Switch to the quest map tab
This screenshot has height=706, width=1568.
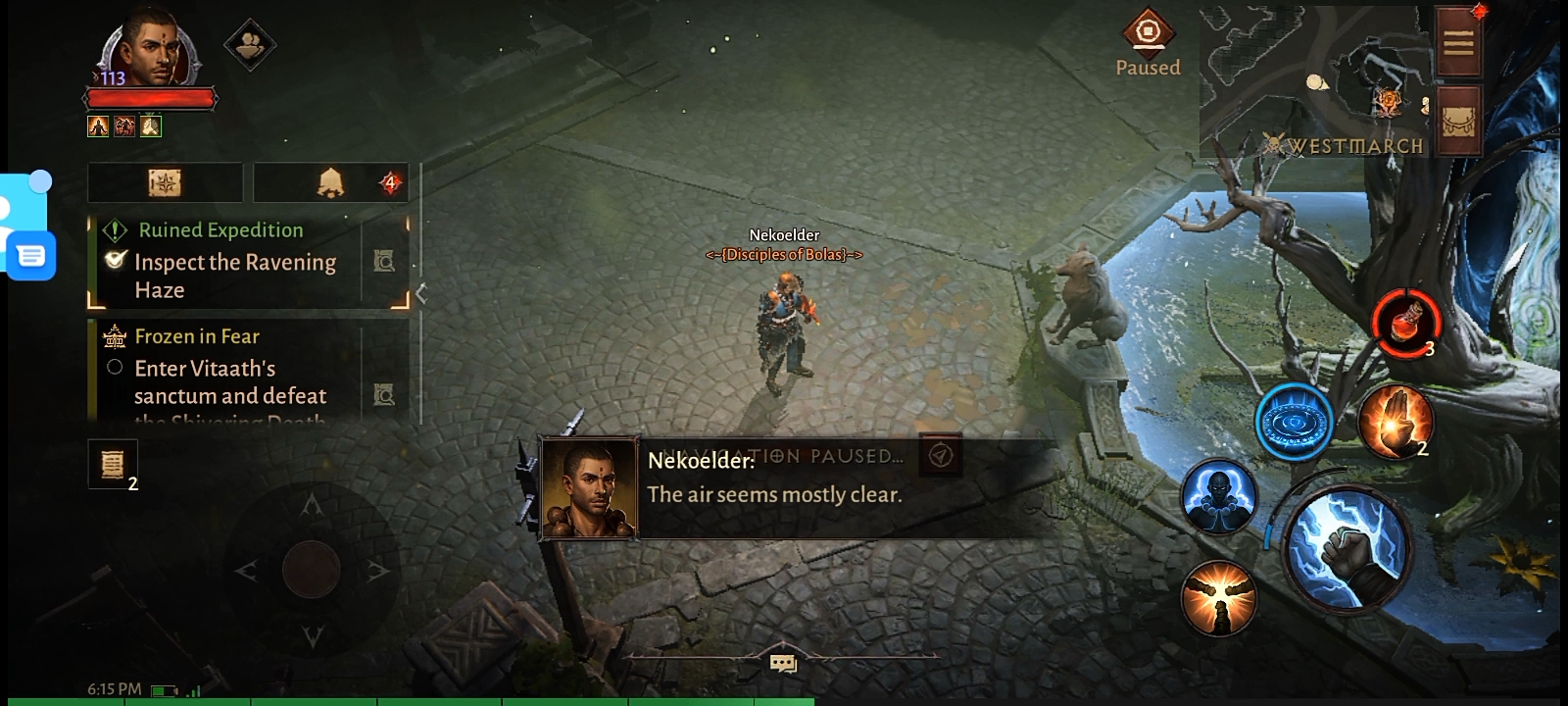pyautogui.click(x=165, y=182)
